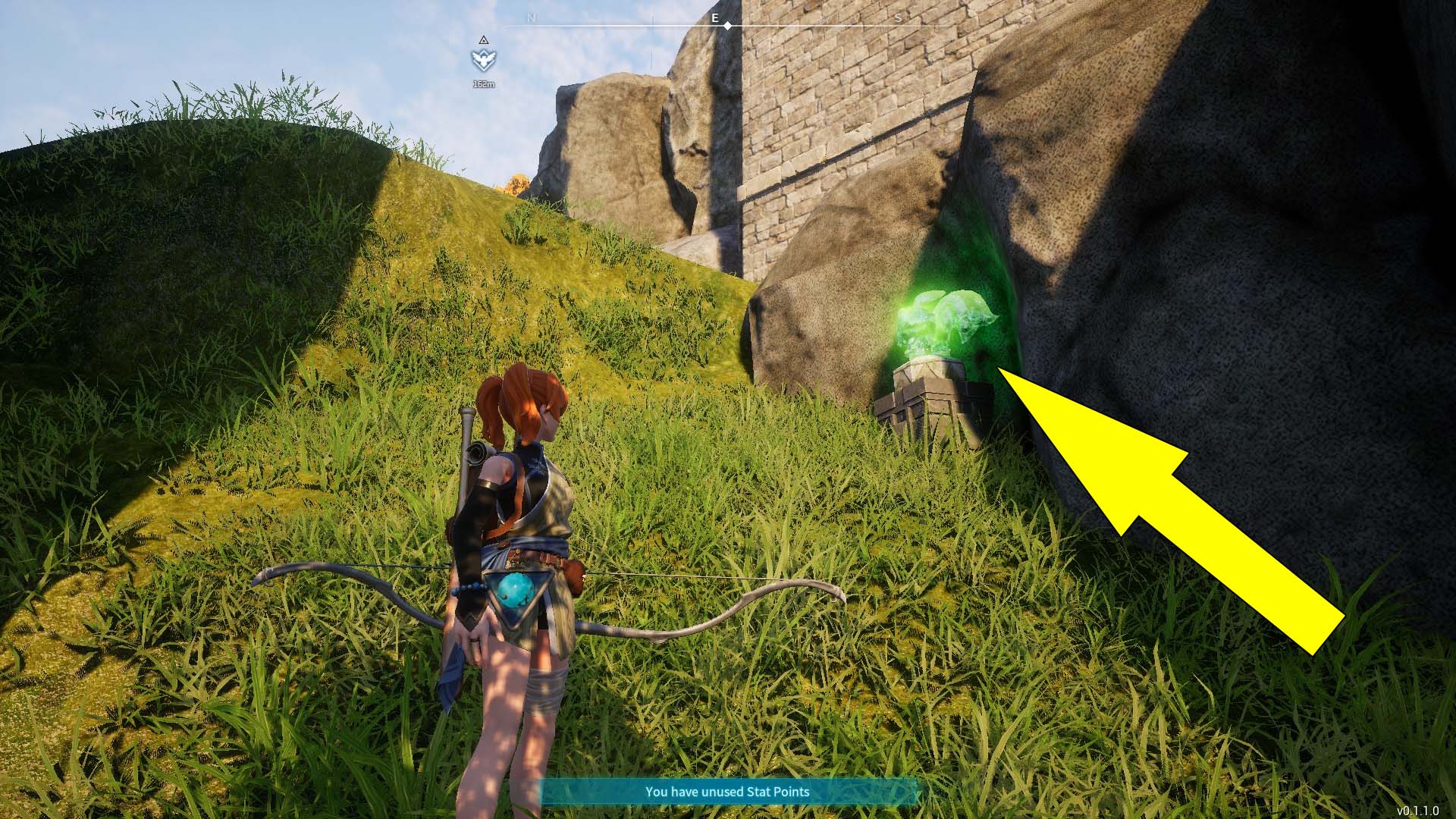This screenshot has height=819, width=1456.
Task: Click the quiver on the character's back
Action: point(474,455)
